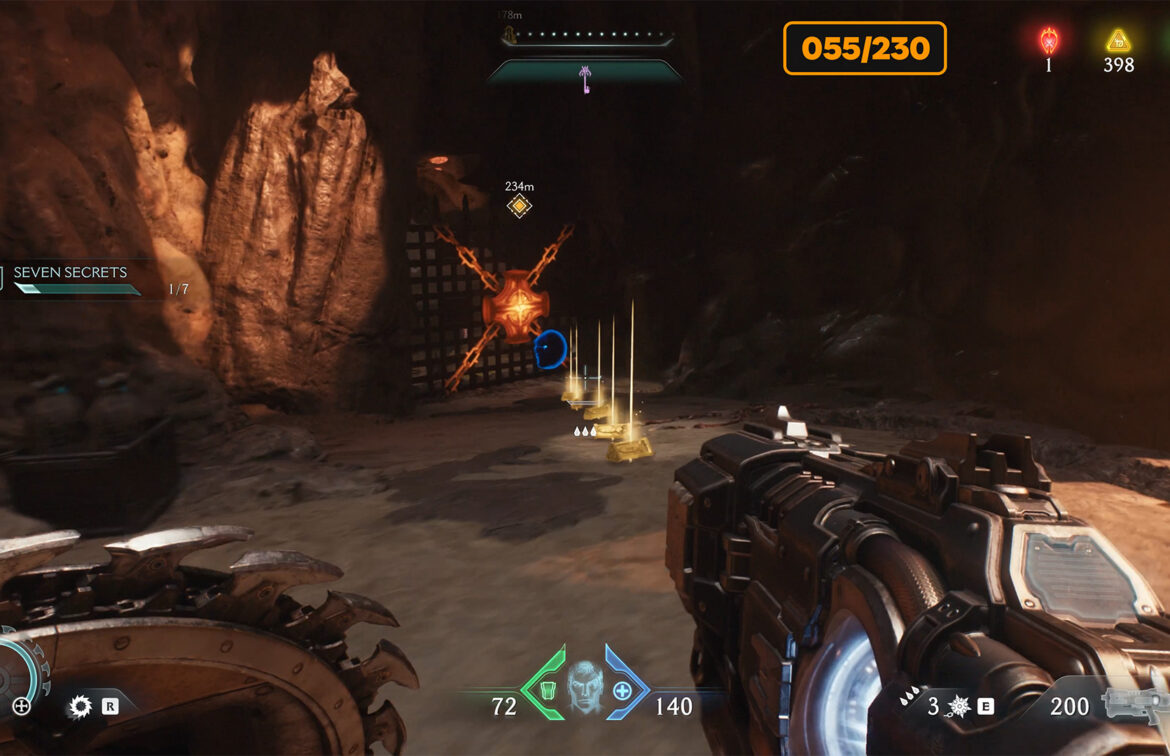This screenshot has width=1170, height=756.
Task: Select the green armor icon
Action: 546,690
